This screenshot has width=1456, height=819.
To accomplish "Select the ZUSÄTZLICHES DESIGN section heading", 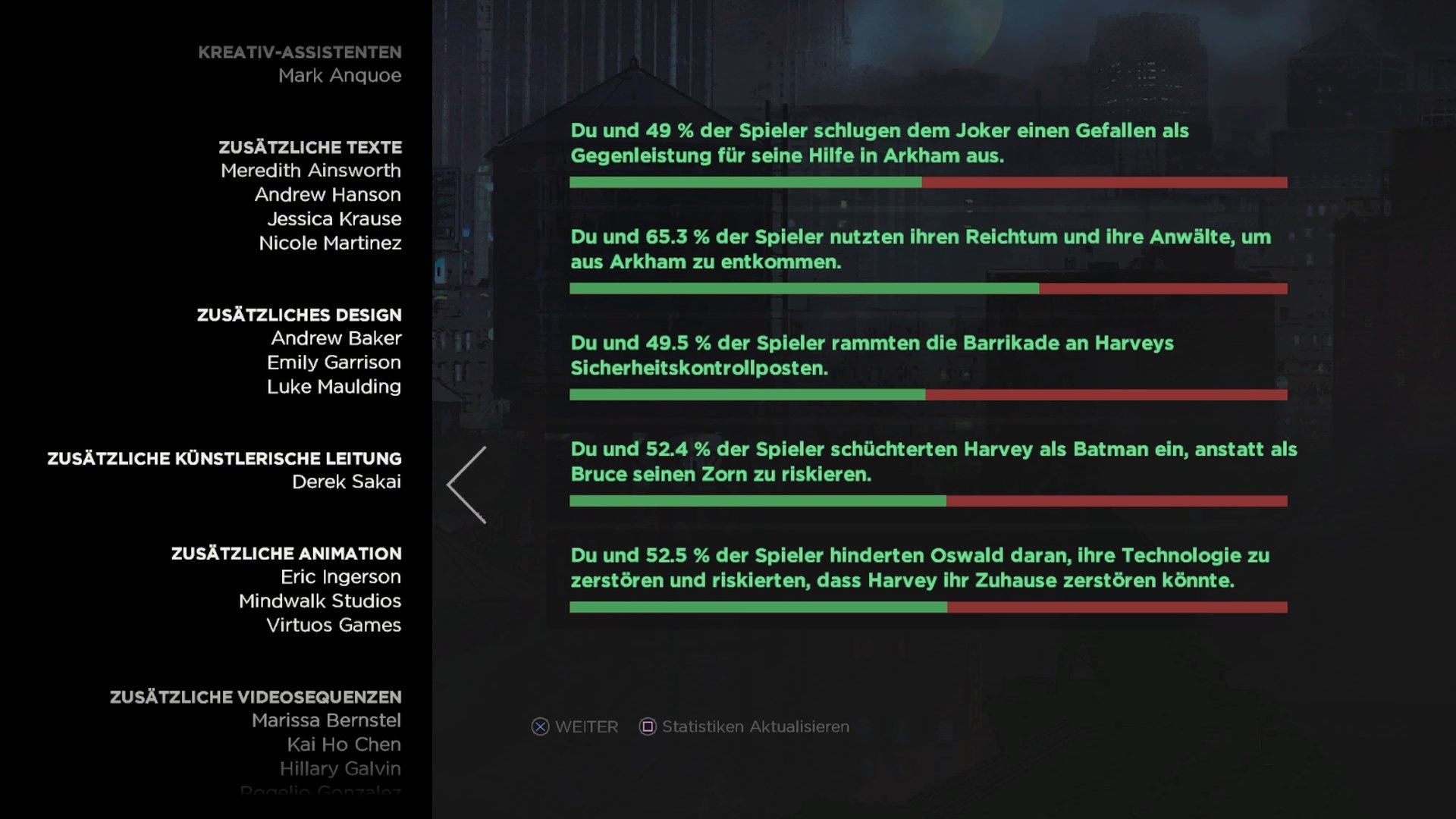I will pos(297,315).
